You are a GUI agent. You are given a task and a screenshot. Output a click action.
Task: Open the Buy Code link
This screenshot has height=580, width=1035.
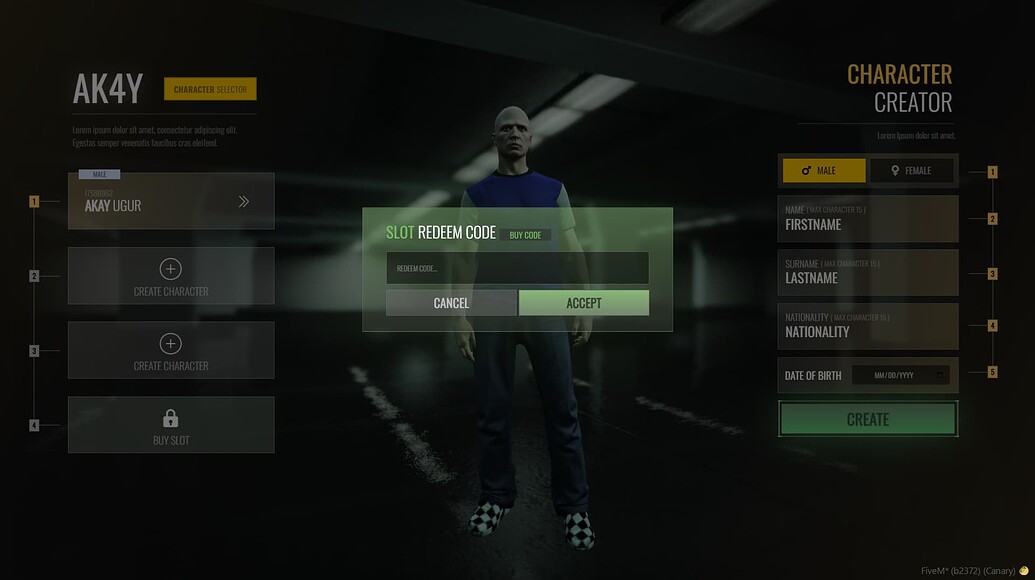click(525, 235)
